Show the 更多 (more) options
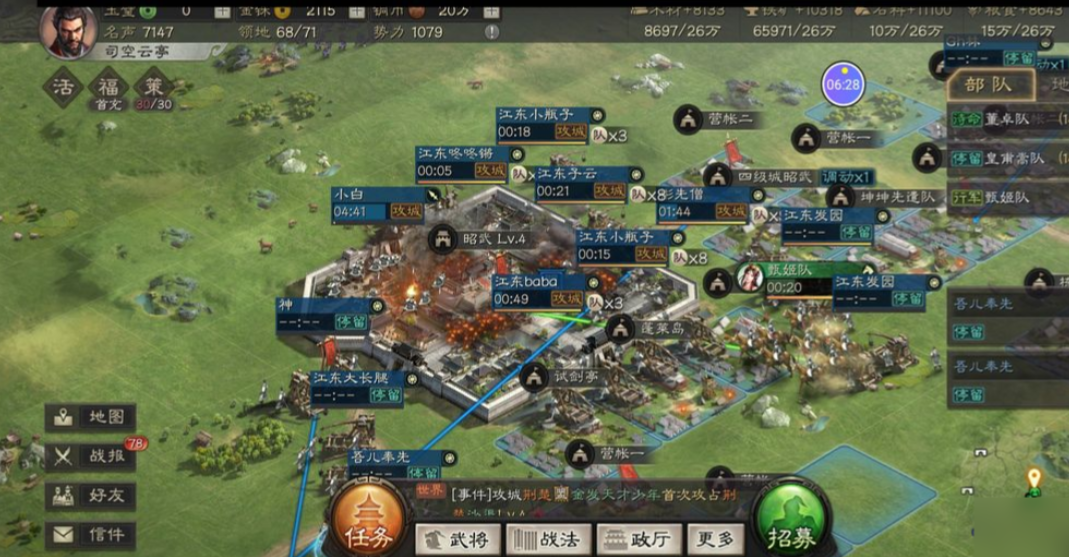1069x557 pixels. tap(715, 539)
